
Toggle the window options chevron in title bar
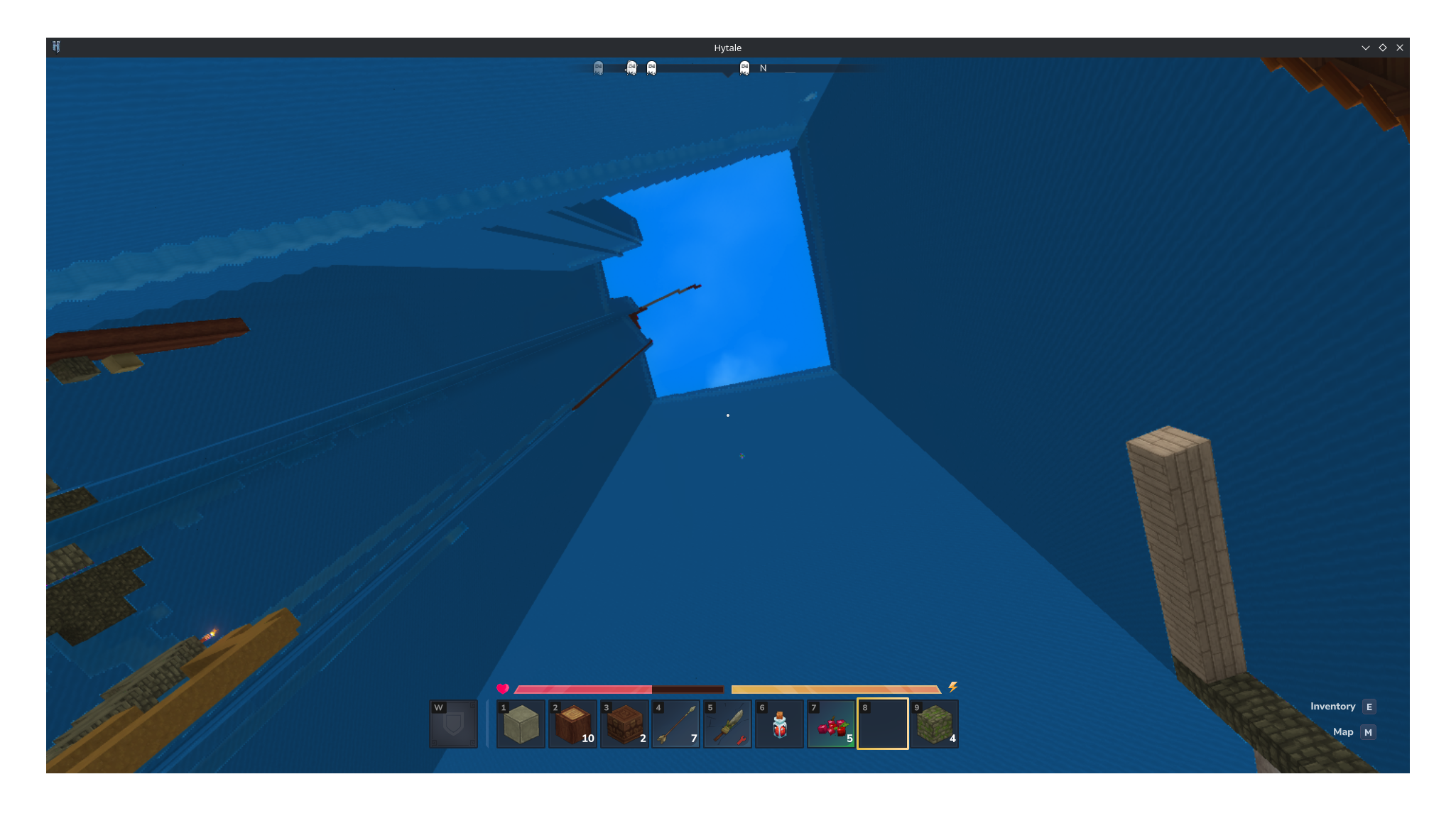pyautogui.click(x=1365, y=48)
